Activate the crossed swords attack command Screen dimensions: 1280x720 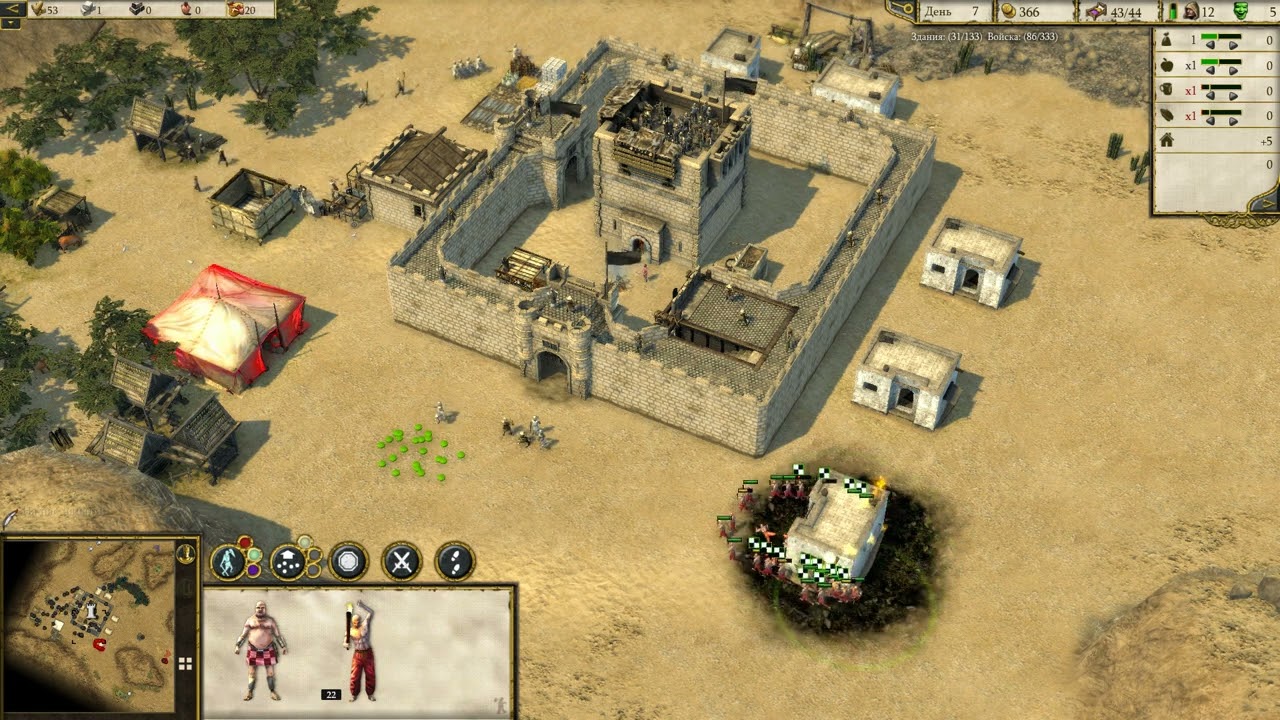tap(402, 562)
